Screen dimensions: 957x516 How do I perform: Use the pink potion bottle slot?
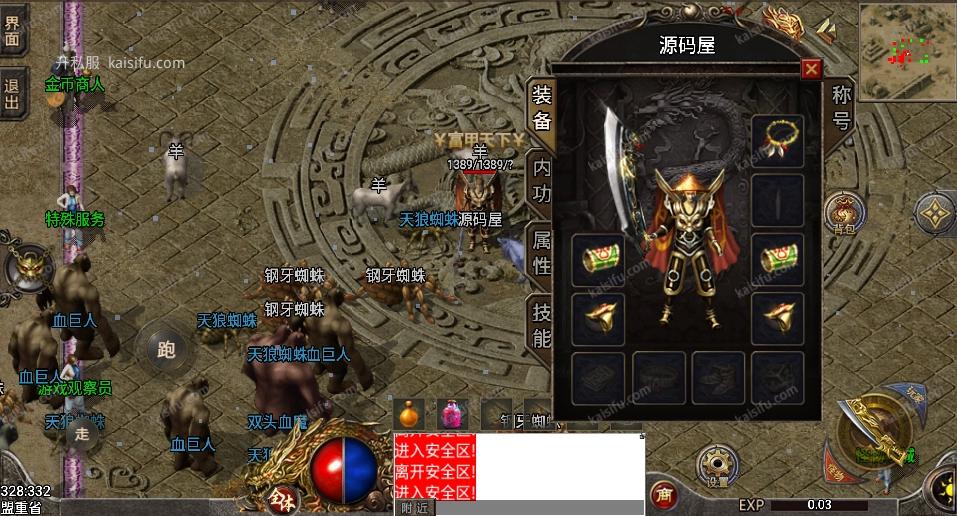(454, 413)
